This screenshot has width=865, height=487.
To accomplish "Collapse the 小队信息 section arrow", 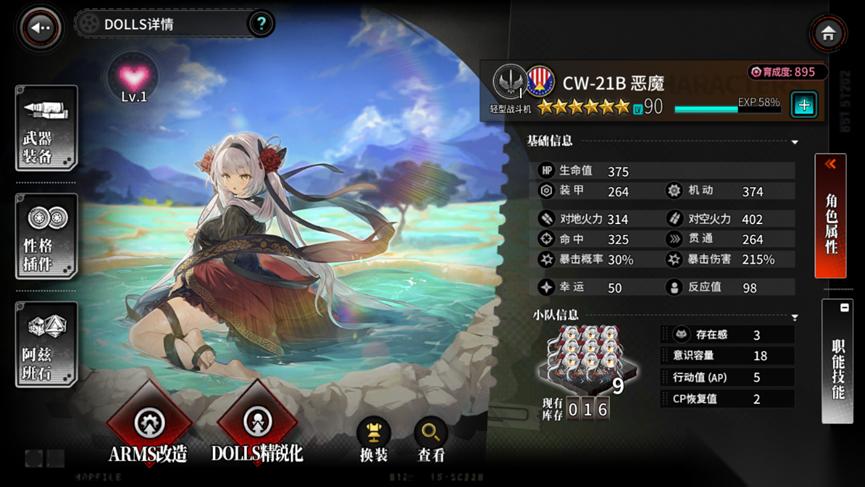I will point(795,317).
